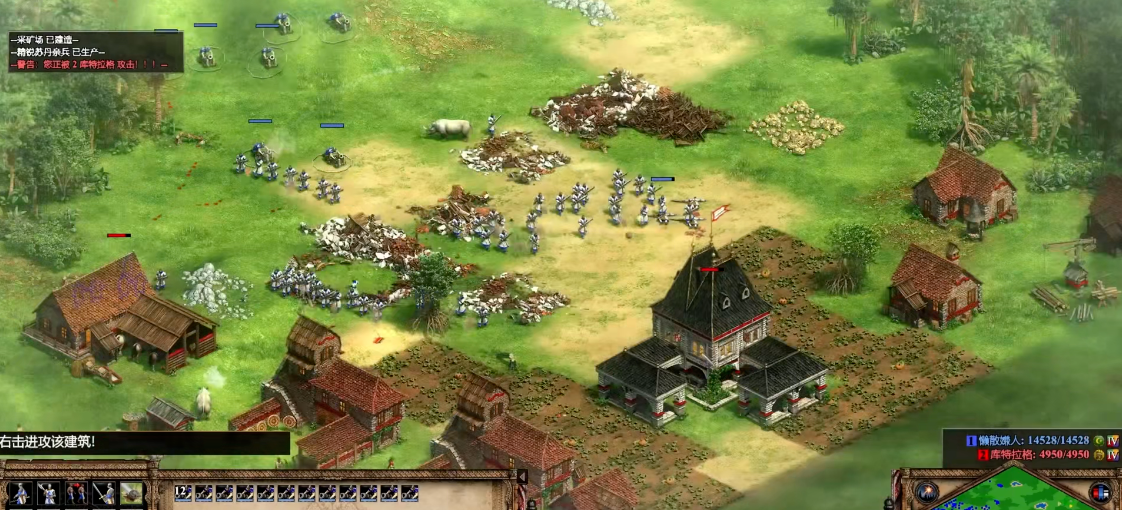
Task: Click the command icon showing a swordsman with long blade
Action: (104, 493)
